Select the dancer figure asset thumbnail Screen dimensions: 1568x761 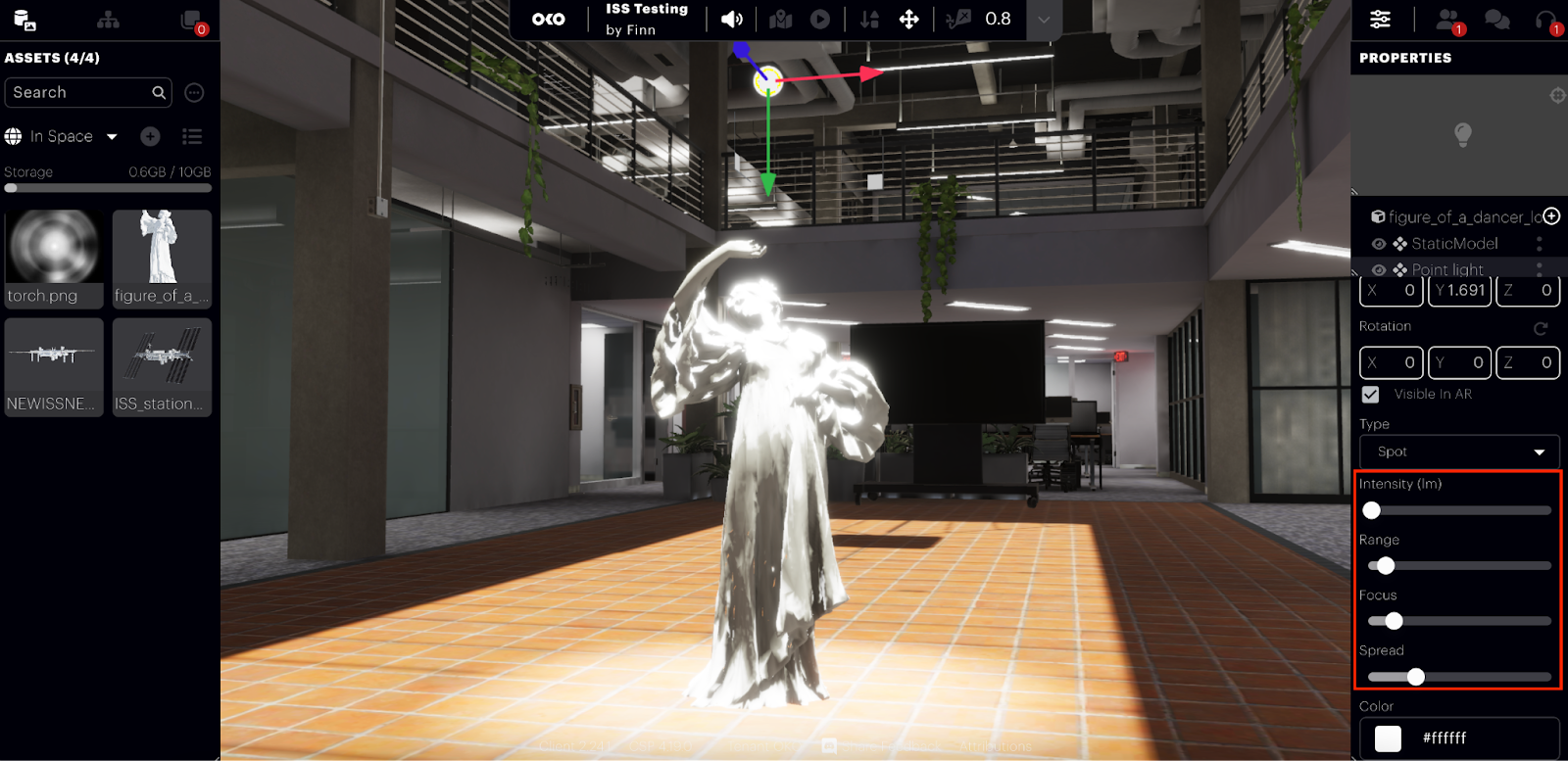pyautogui.click(x=162, y=258)
